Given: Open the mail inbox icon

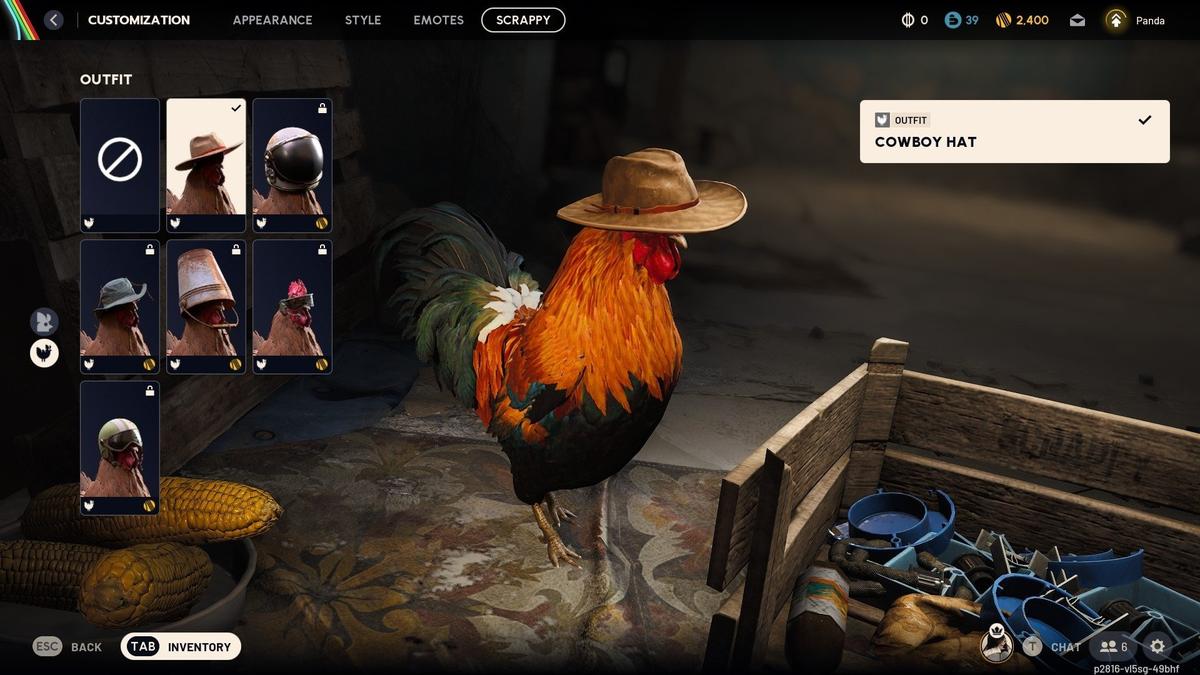Looking at the screenshot, I should [1077, 20].
